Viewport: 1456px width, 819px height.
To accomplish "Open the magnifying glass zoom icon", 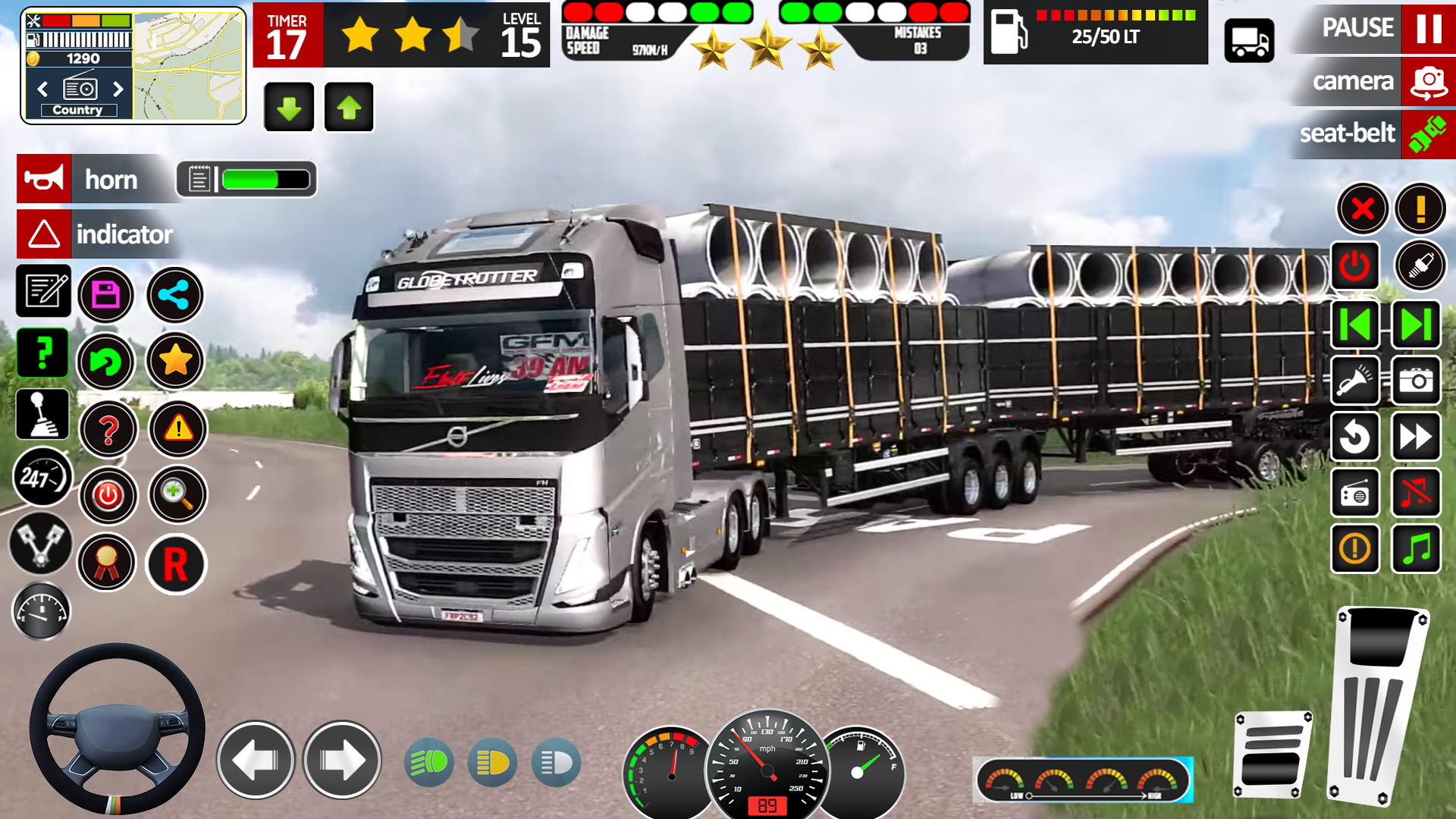I will click(177, 495).
